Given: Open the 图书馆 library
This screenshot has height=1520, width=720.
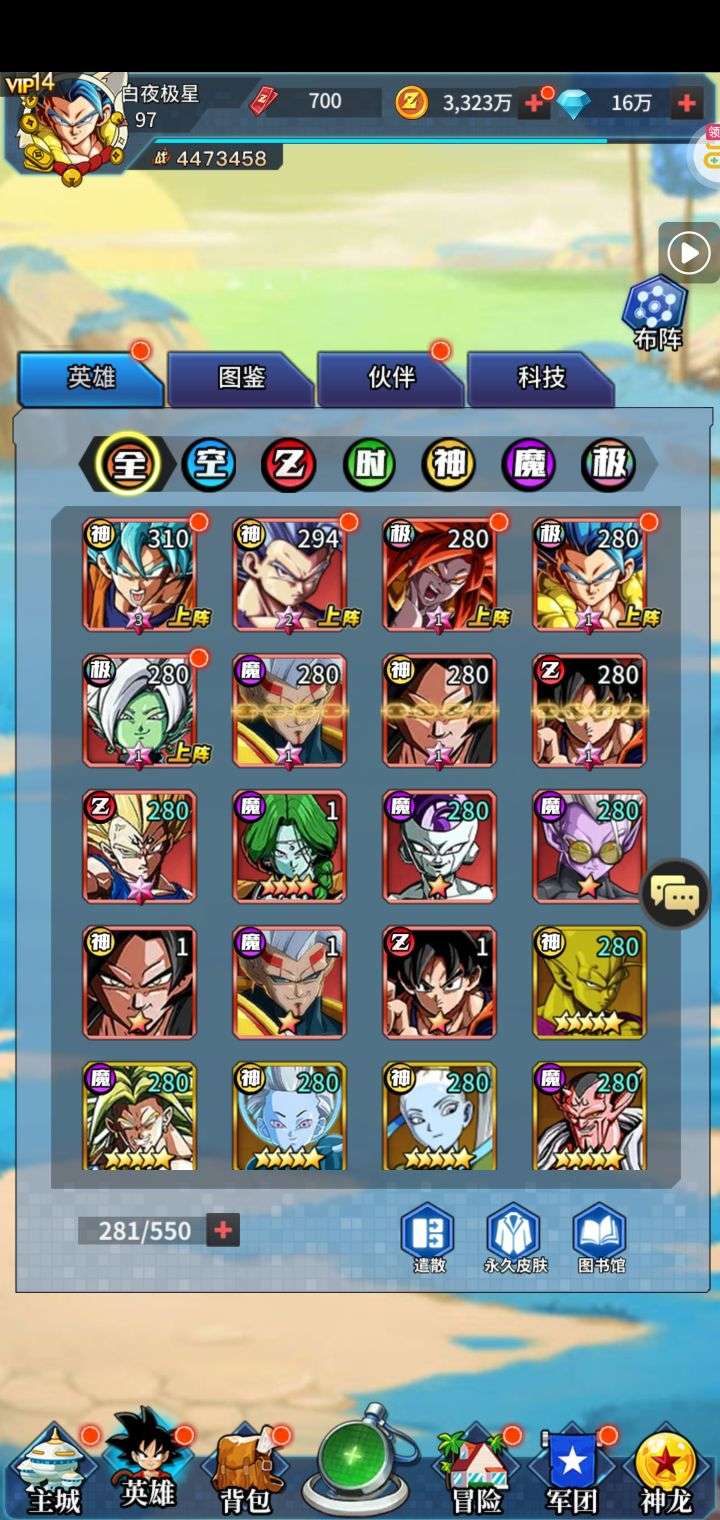Looking at the screenshot, I should [601, 1238].
